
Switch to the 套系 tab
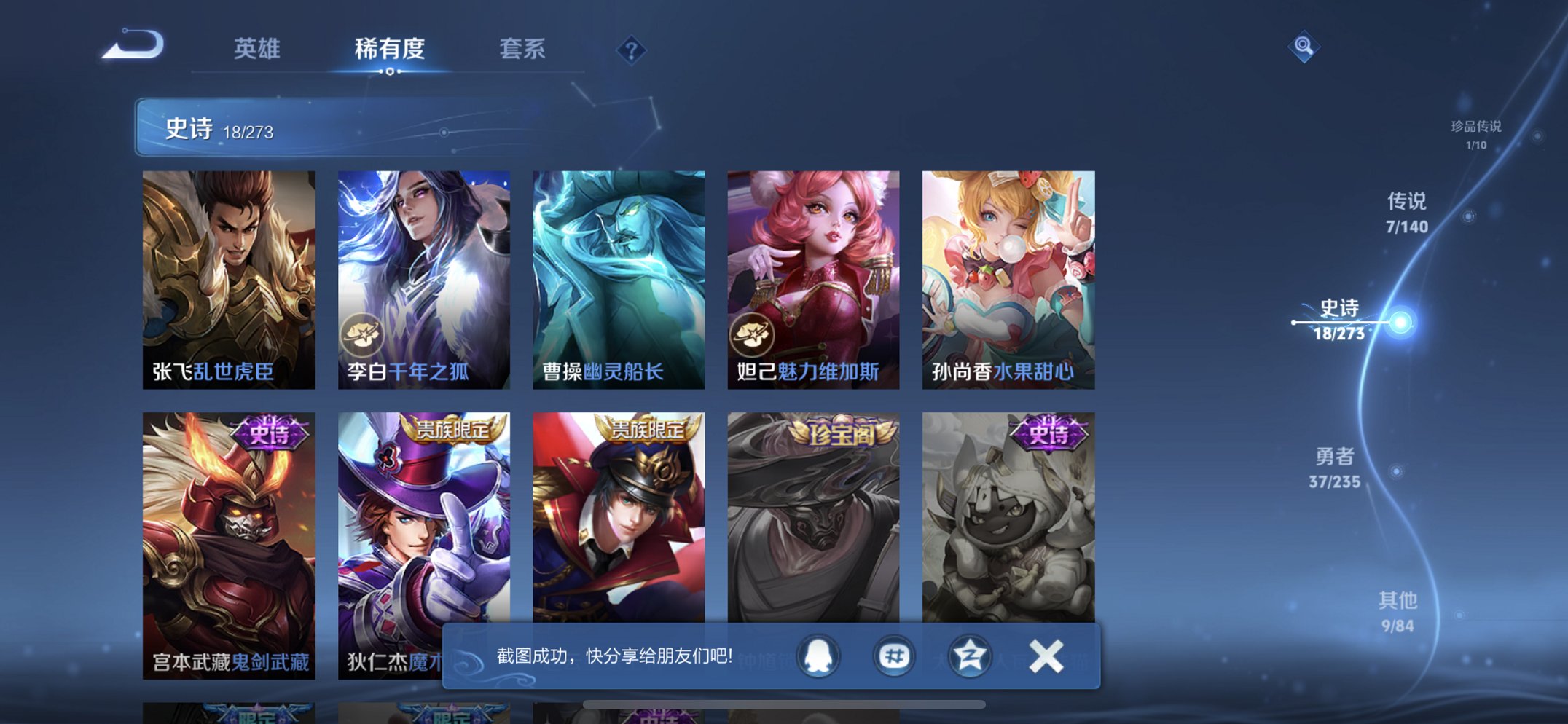522,49
